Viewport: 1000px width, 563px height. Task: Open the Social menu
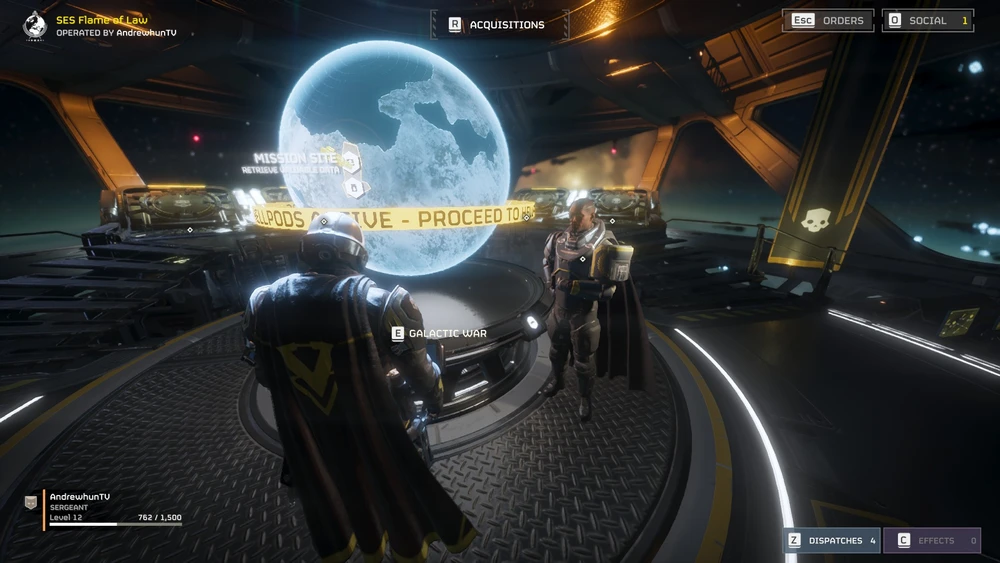pos(927,20)
